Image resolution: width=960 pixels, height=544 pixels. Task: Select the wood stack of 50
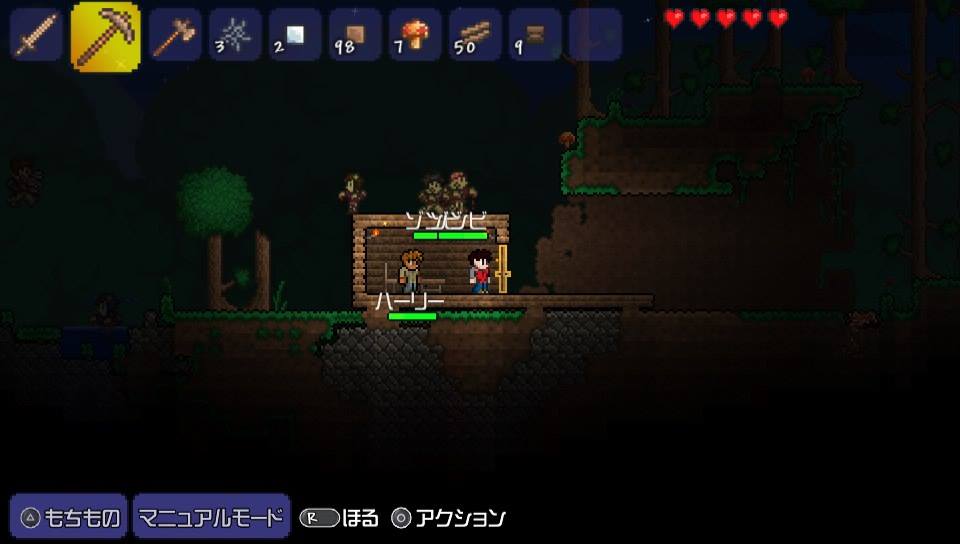click(x=475, y=35)
